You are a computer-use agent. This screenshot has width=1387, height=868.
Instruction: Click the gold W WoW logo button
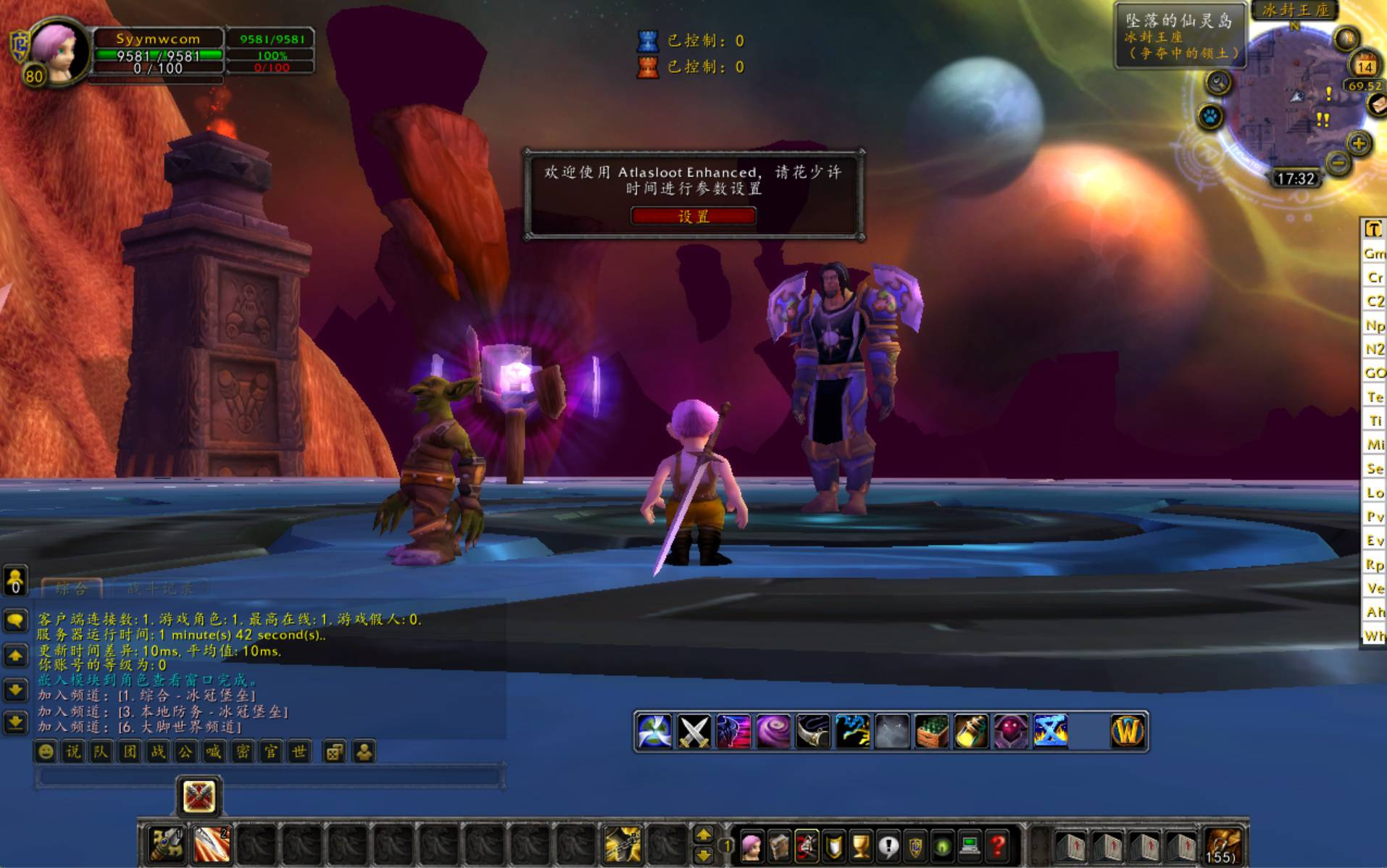tap(1128, 732)
